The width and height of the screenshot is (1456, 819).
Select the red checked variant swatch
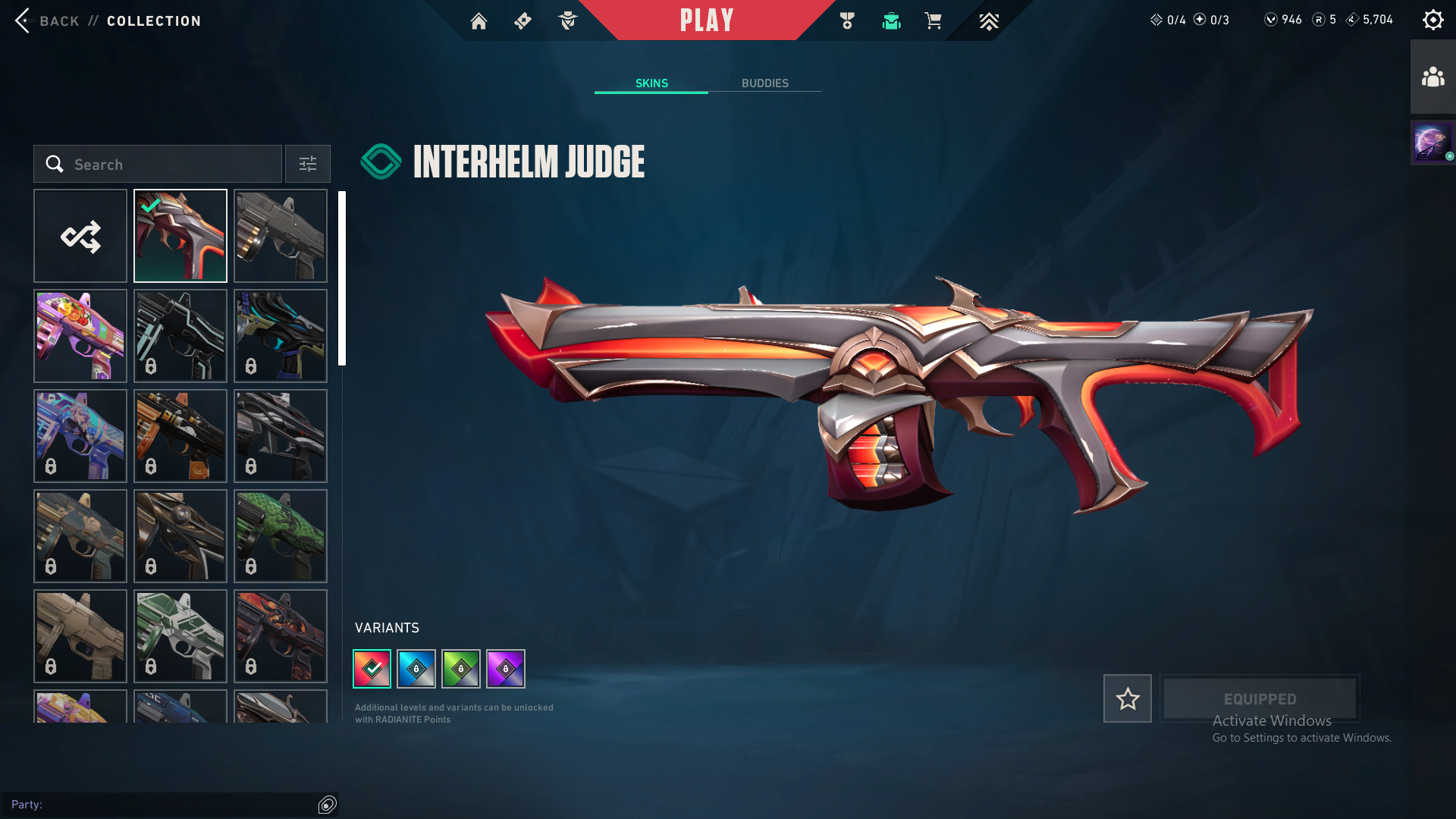[372, 669]
